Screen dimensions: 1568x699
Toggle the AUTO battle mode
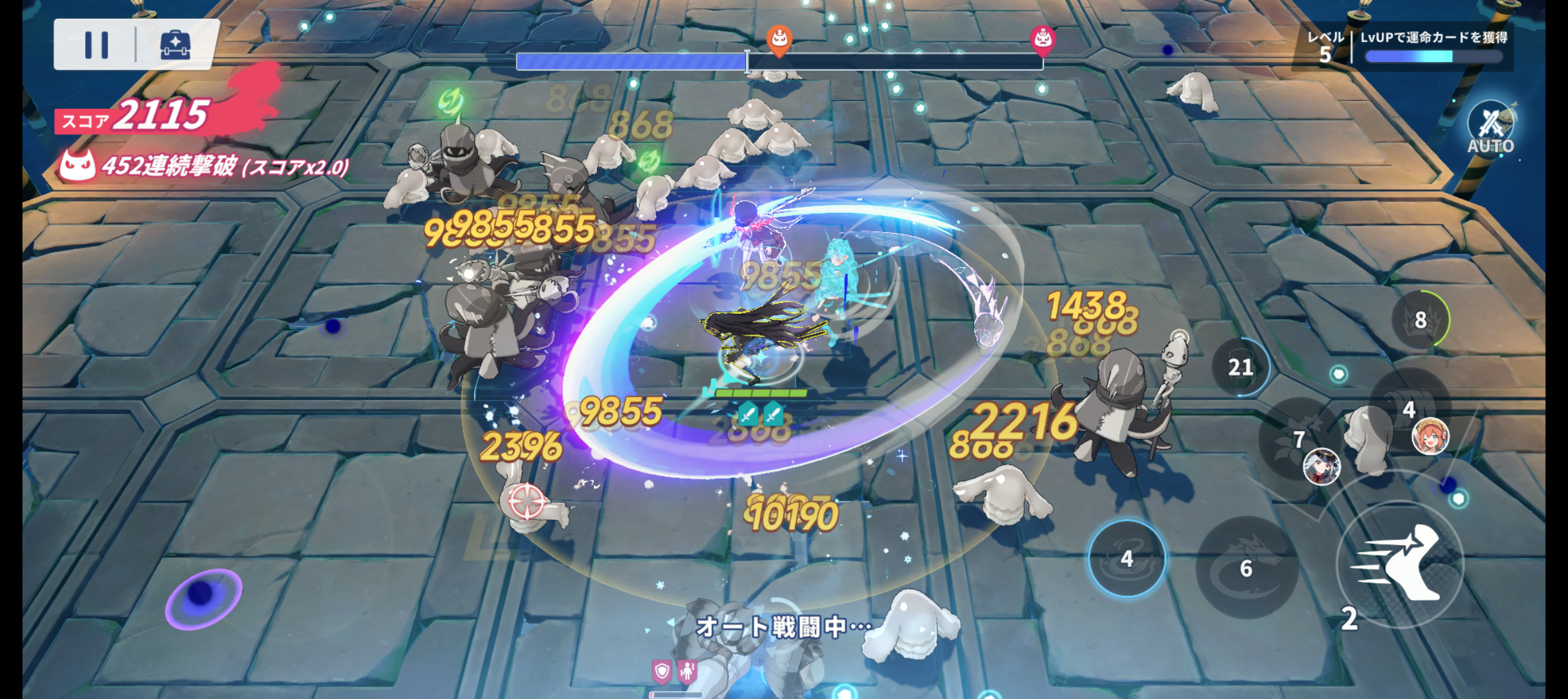1490,128
